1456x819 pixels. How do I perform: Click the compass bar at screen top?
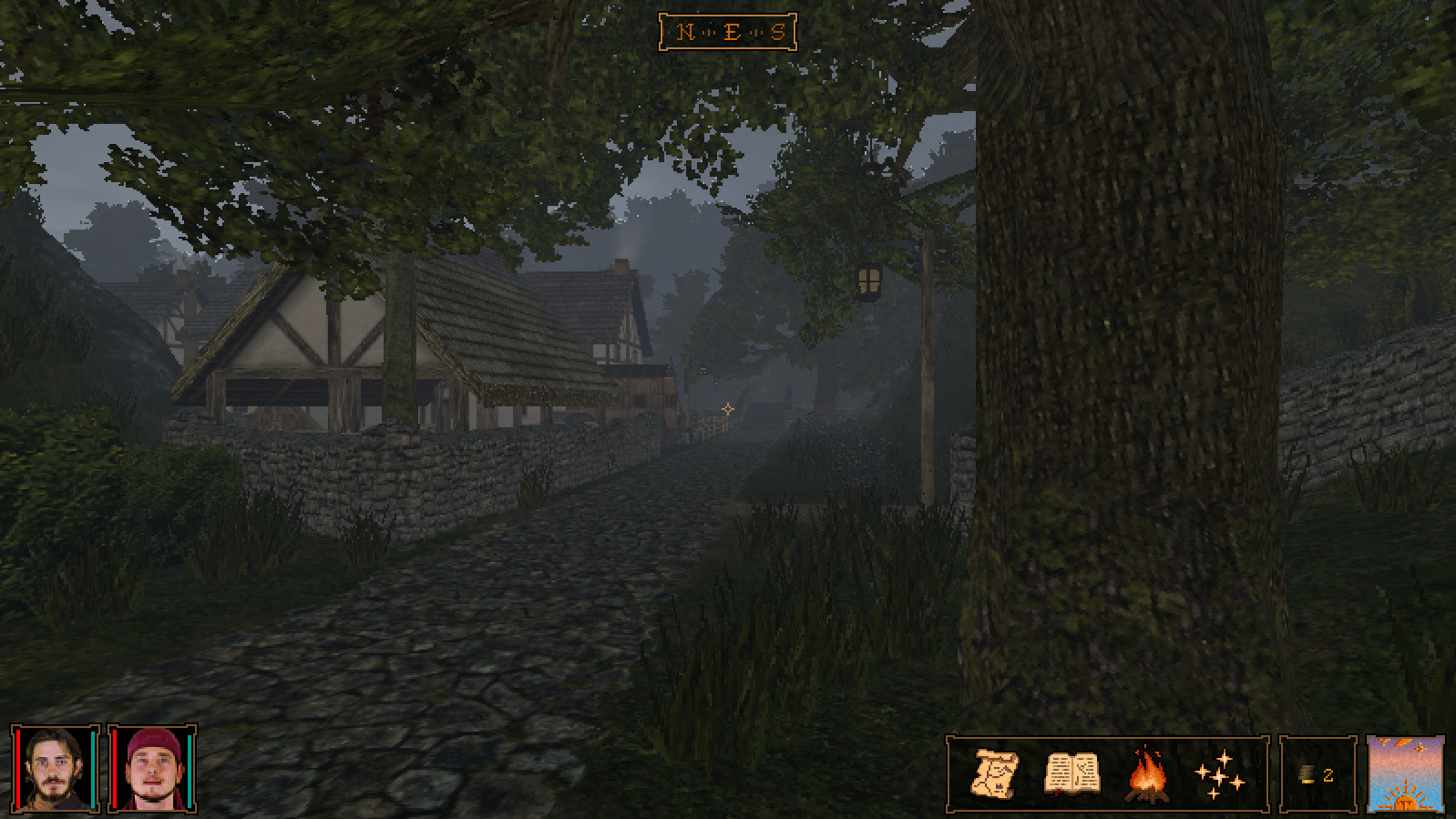pos(729,30)
